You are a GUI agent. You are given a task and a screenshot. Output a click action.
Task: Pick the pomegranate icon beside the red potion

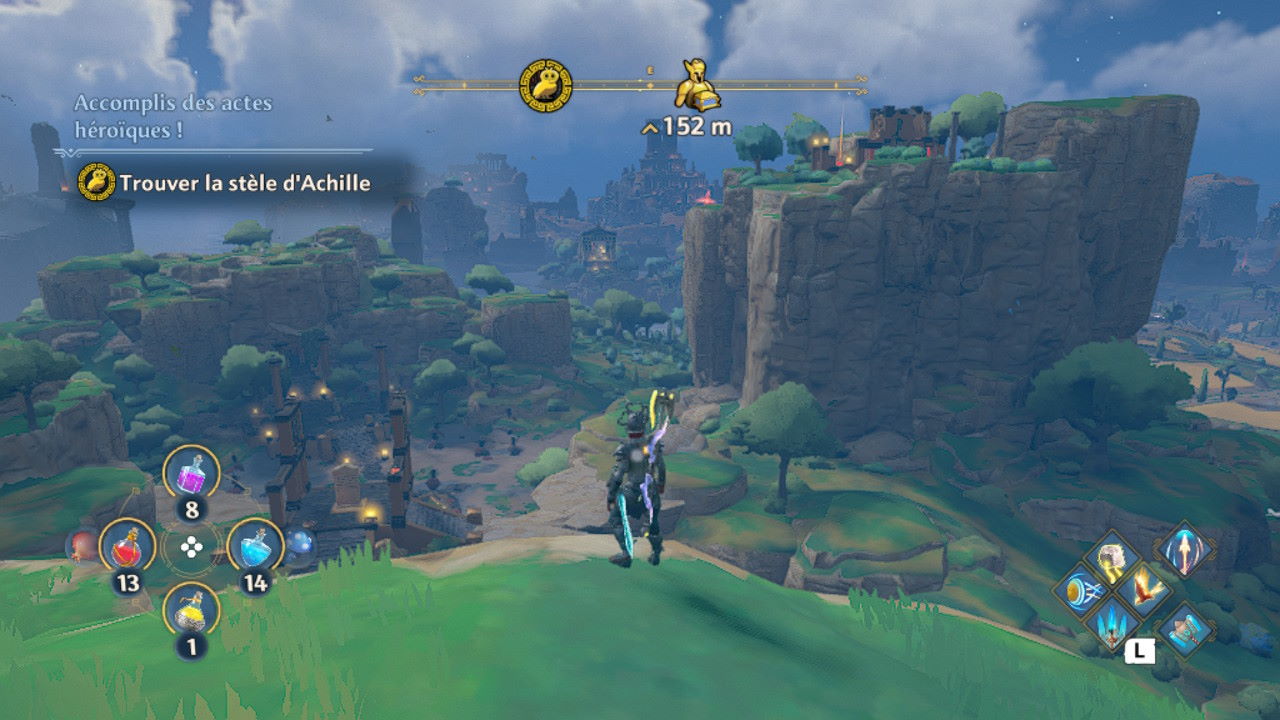82,546
